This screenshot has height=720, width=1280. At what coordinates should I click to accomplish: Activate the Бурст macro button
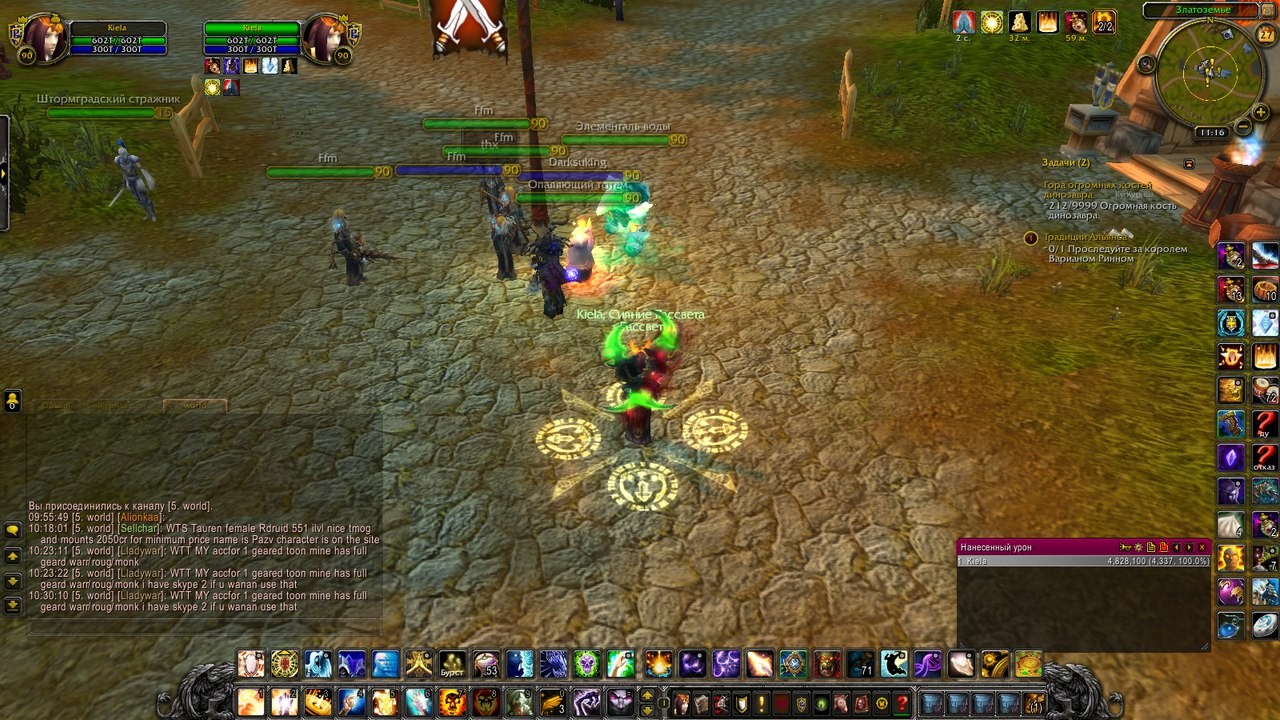453,664
